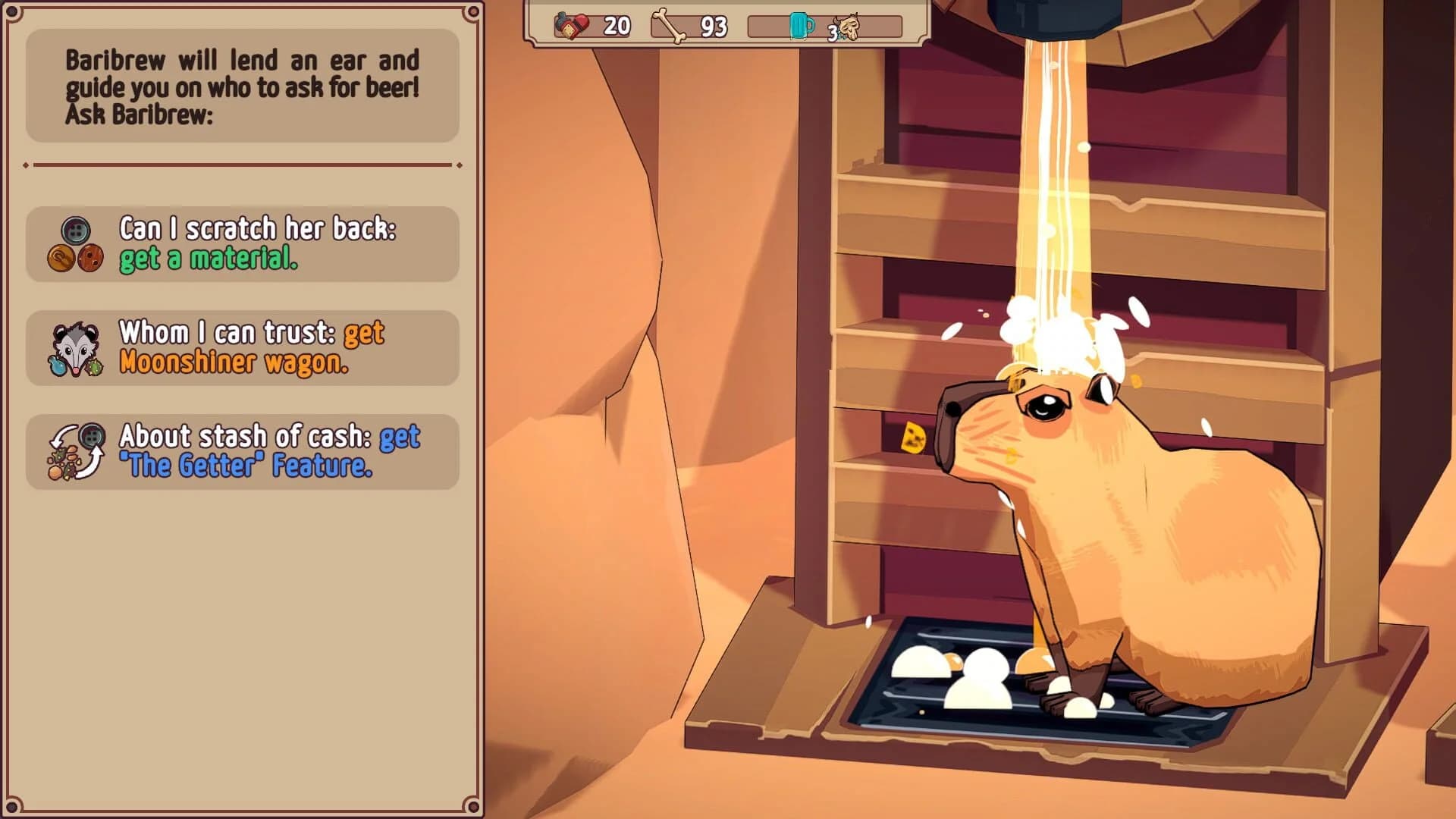Click 'Moonshiner wagon' orange text

coord(235,365)
